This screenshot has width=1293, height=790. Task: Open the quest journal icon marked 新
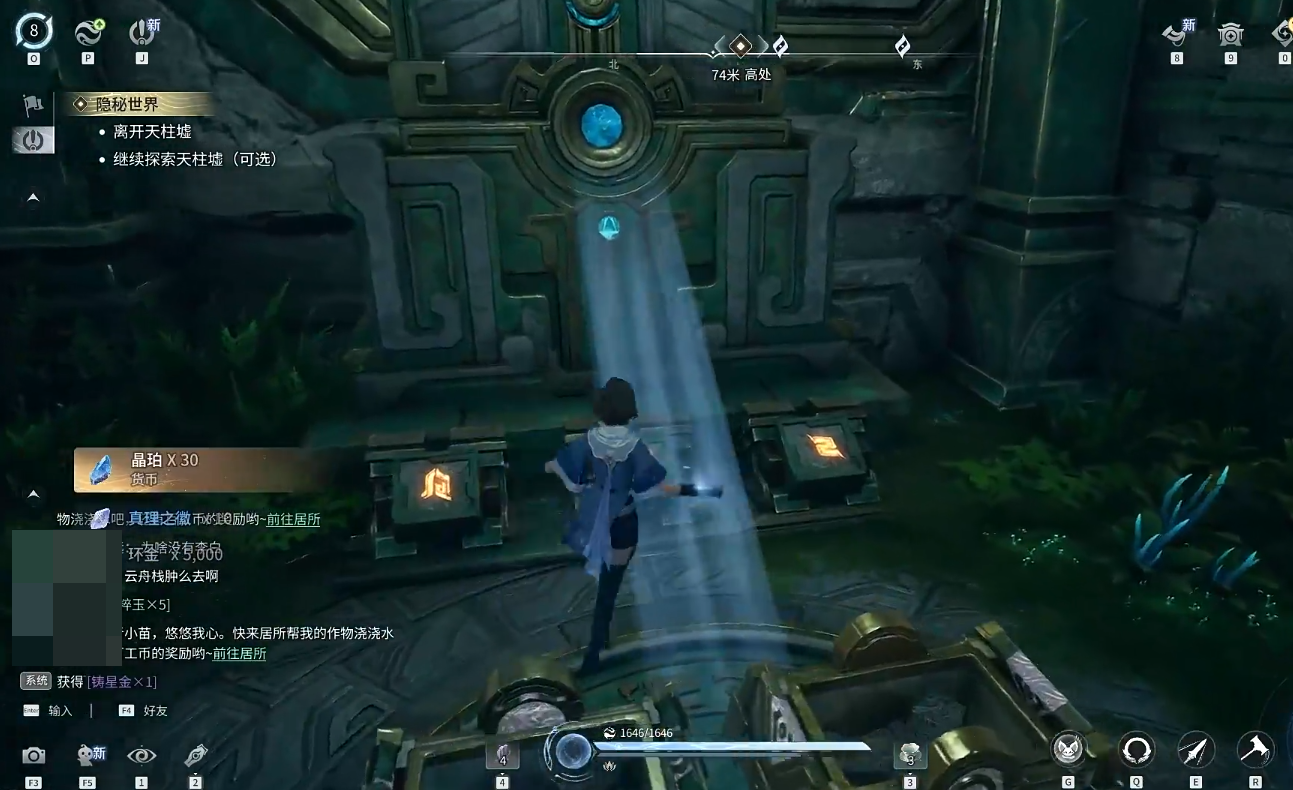point(141,32)
